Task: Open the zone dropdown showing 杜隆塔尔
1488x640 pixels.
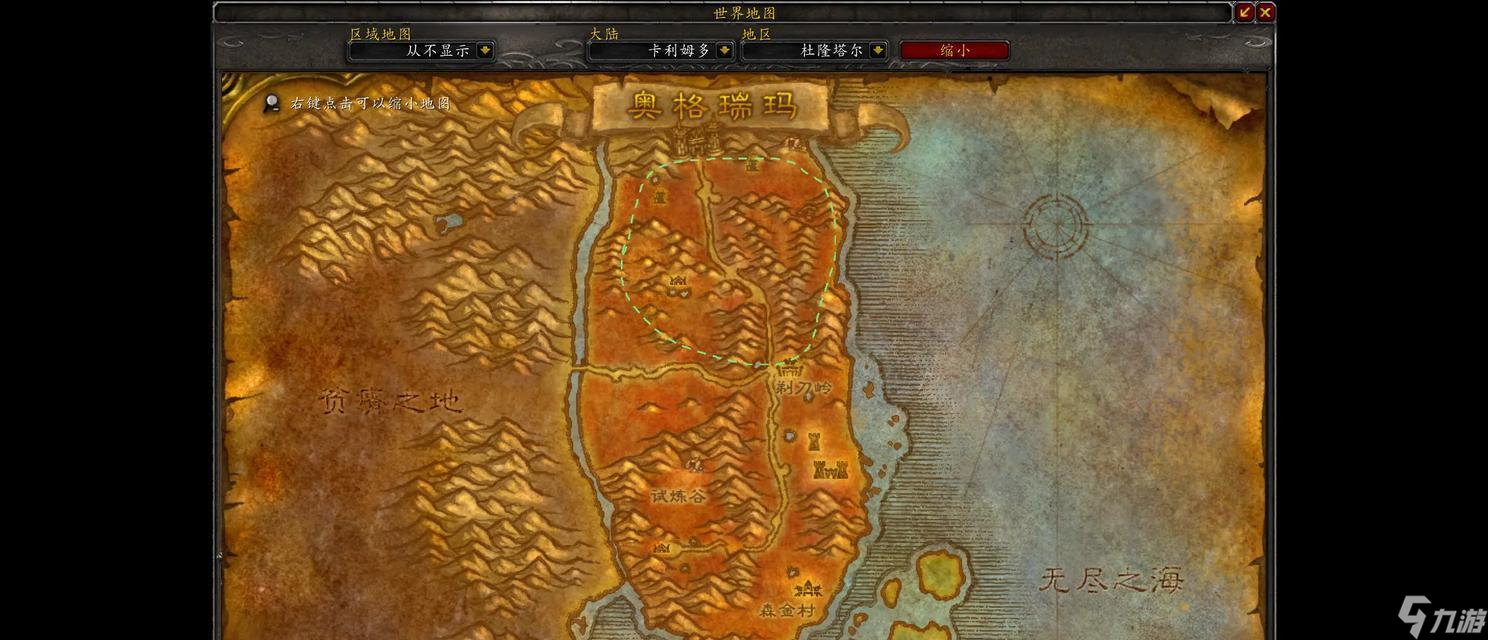Action: pyautogui.click(x=877, y=50)
